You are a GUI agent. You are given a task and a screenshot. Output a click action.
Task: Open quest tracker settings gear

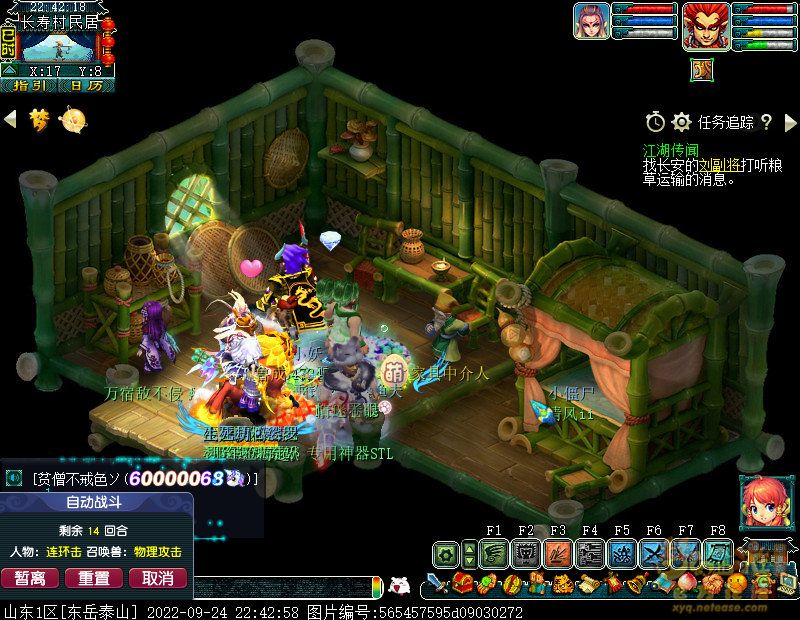(682, 122)
